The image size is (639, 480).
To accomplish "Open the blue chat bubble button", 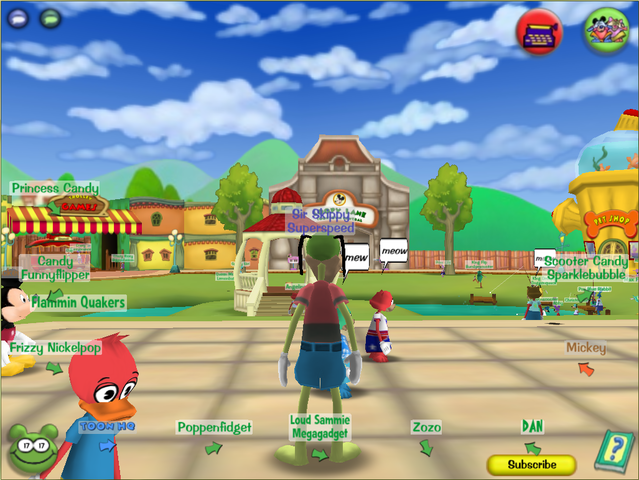I will pos(19,17).
